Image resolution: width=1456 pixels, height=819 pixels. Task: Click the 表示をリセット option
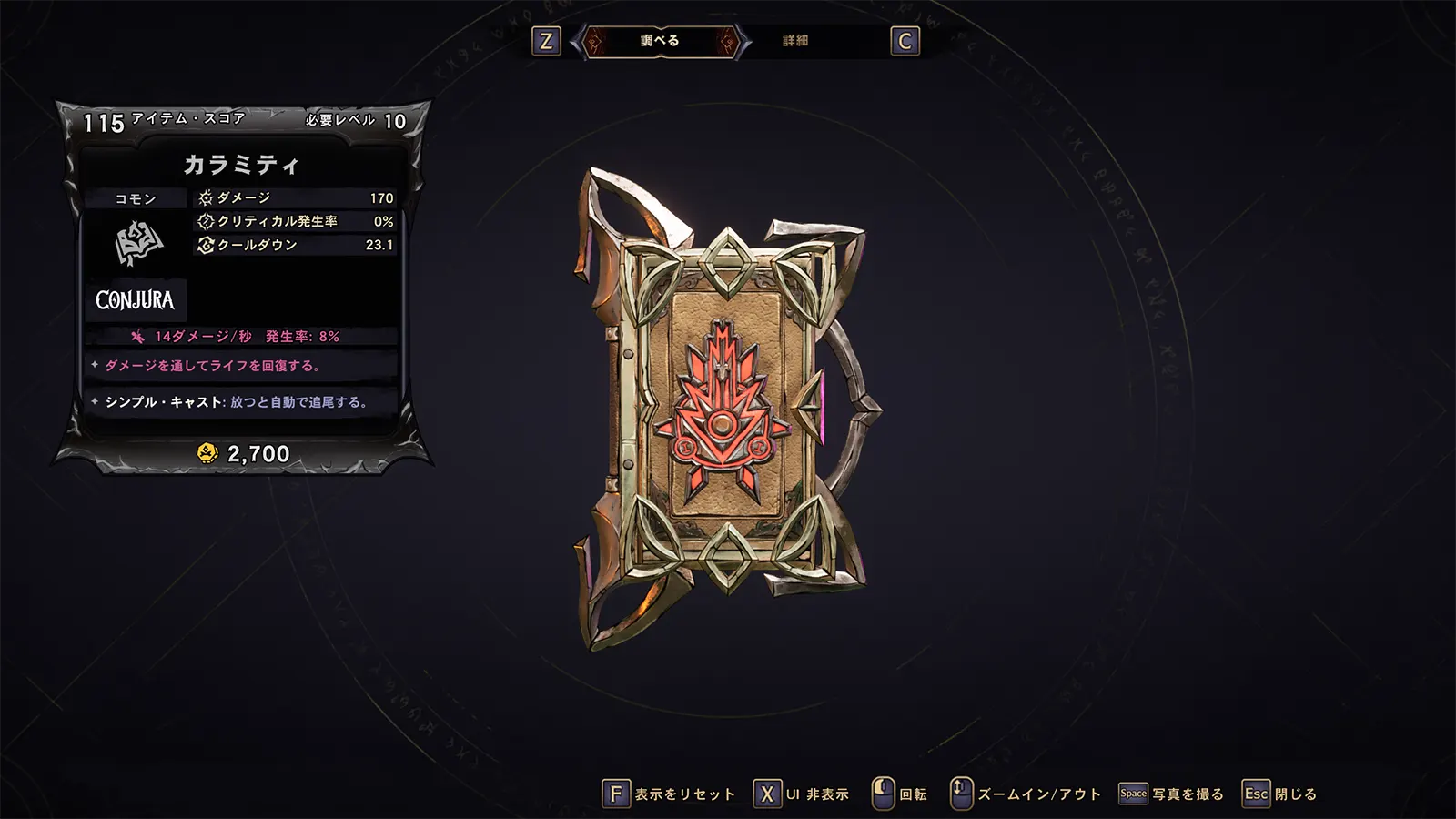pyautogui.click(x=669, y=794)
